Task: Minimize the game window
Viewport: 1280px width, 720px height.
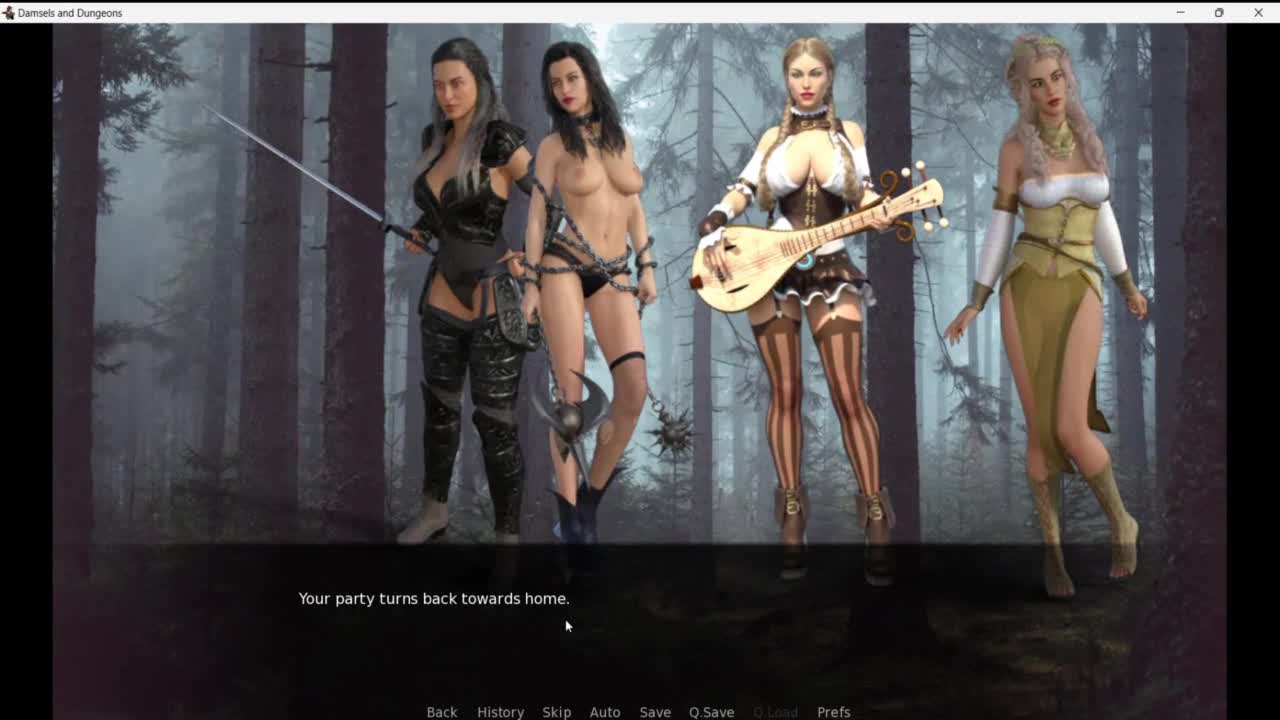Action: click(1180, 12)
